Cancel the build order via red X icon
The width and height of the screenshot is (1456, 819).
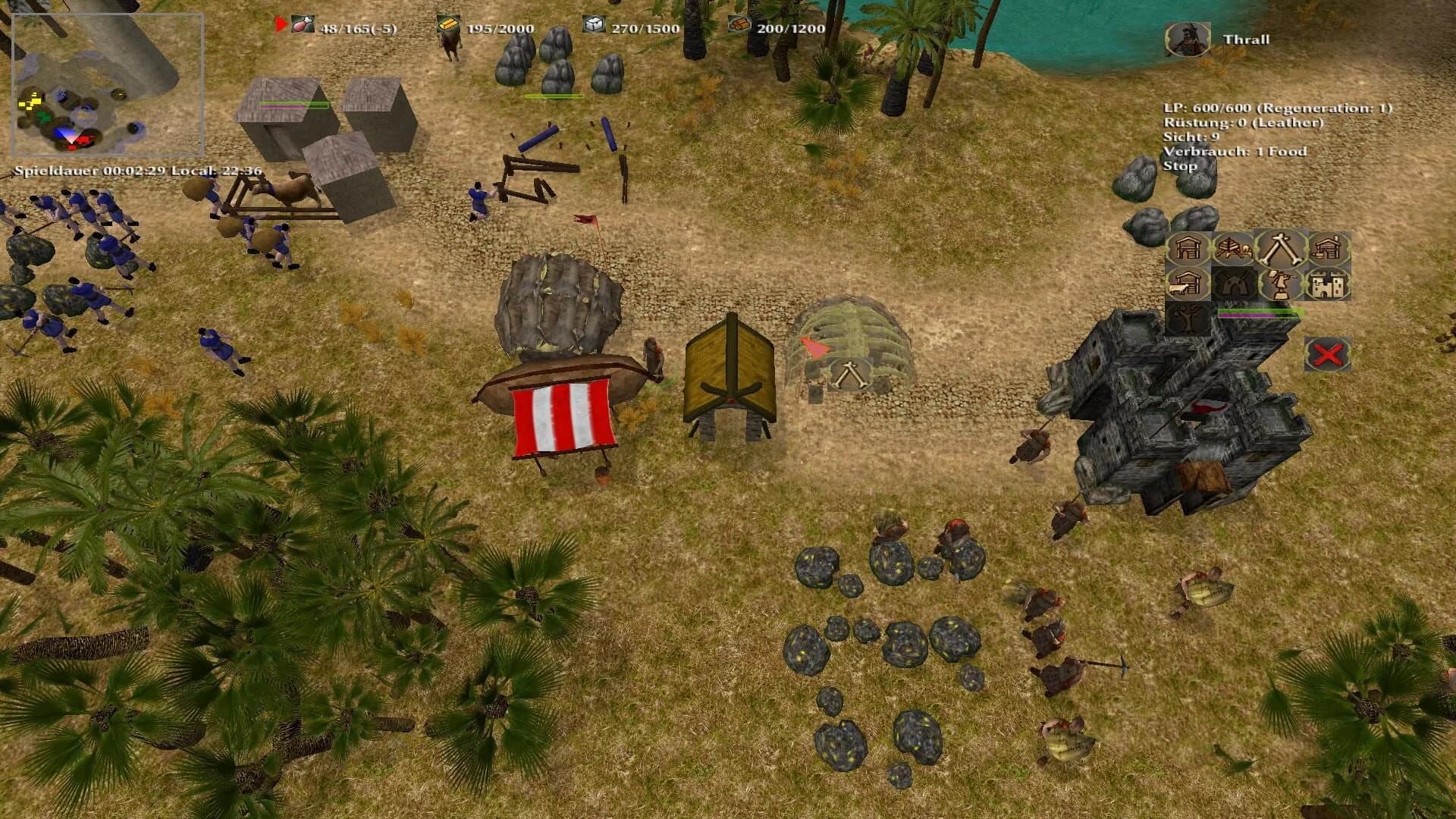(1327, 354)
